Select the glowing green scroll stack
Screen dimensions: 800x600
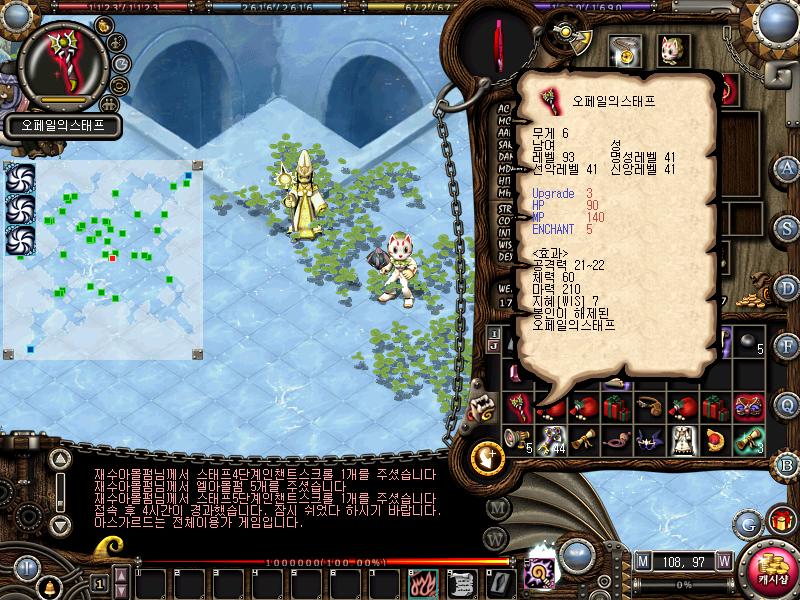point(749,438)
